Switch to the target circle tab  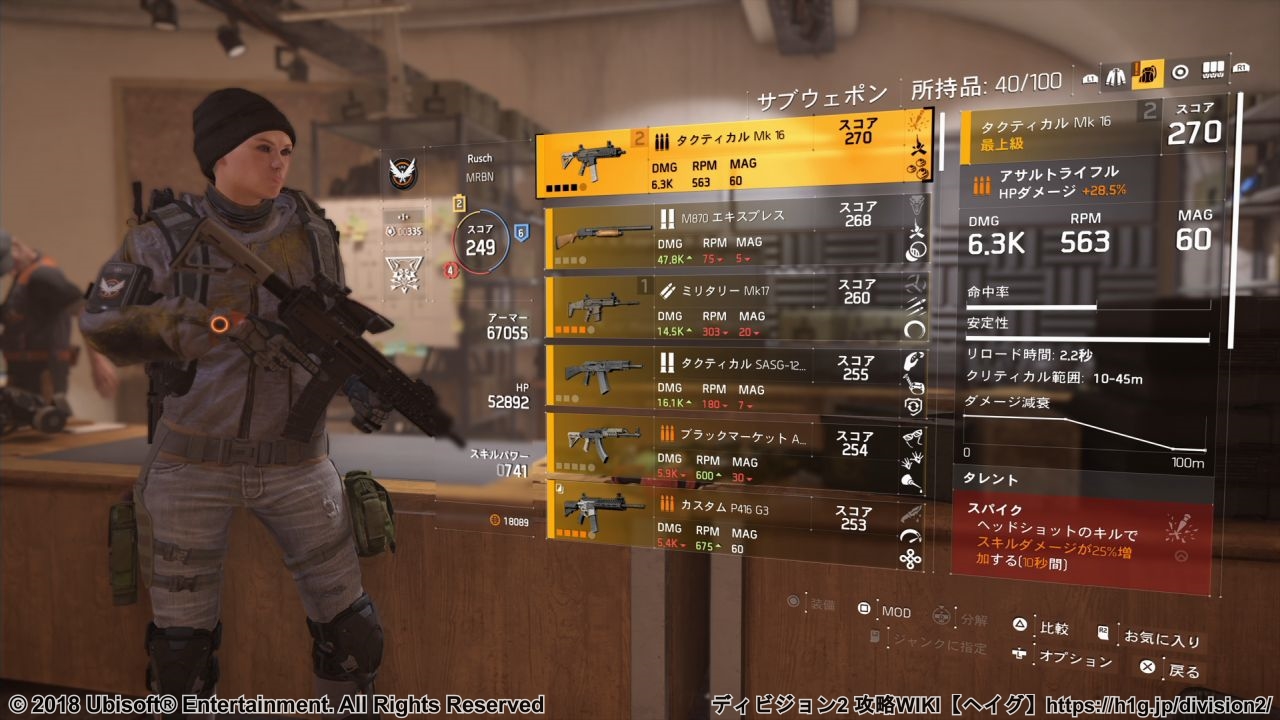coord(1180,72)
